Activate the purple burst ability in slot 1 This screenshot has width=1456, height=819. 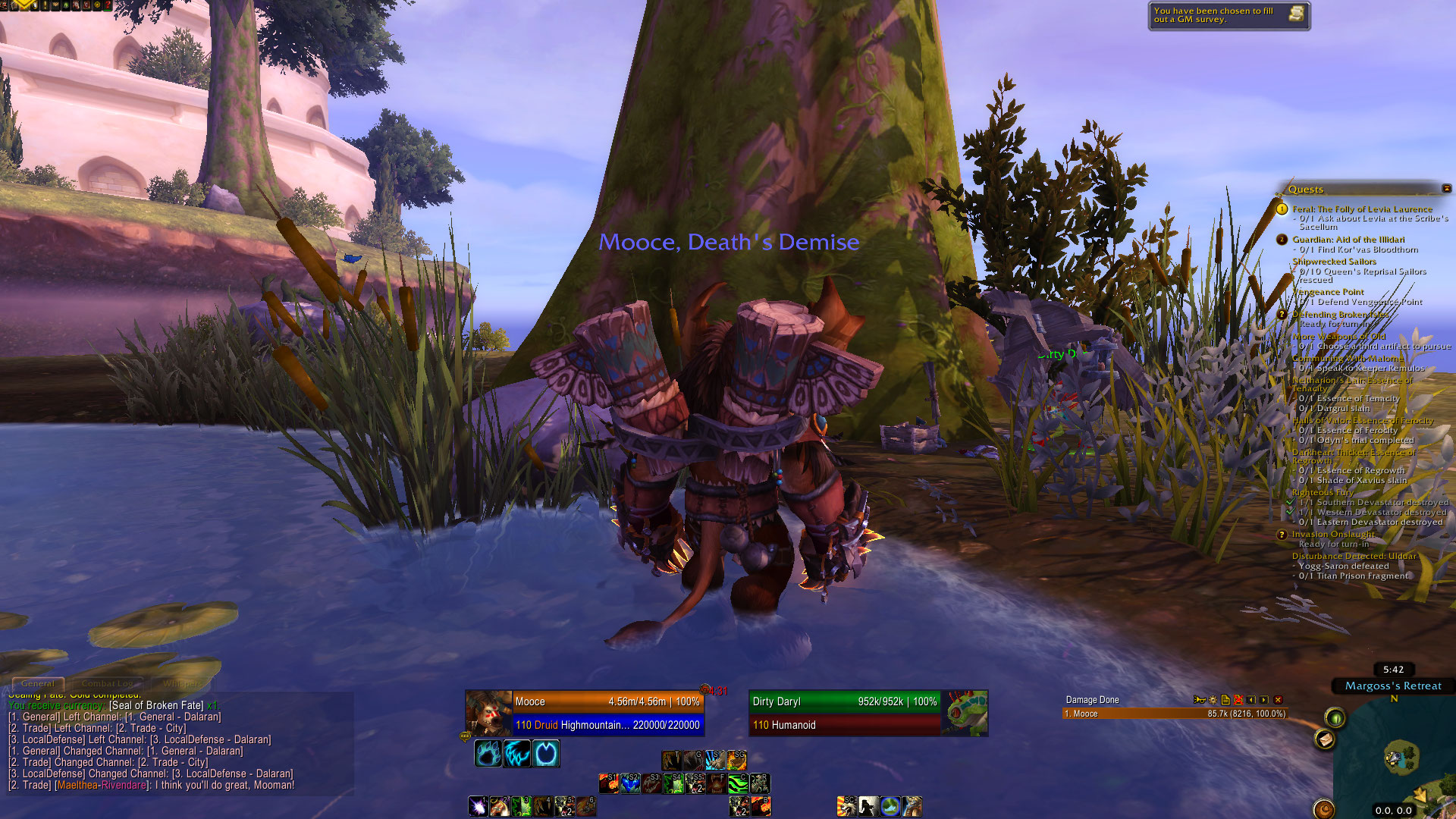tap(478, 806)
